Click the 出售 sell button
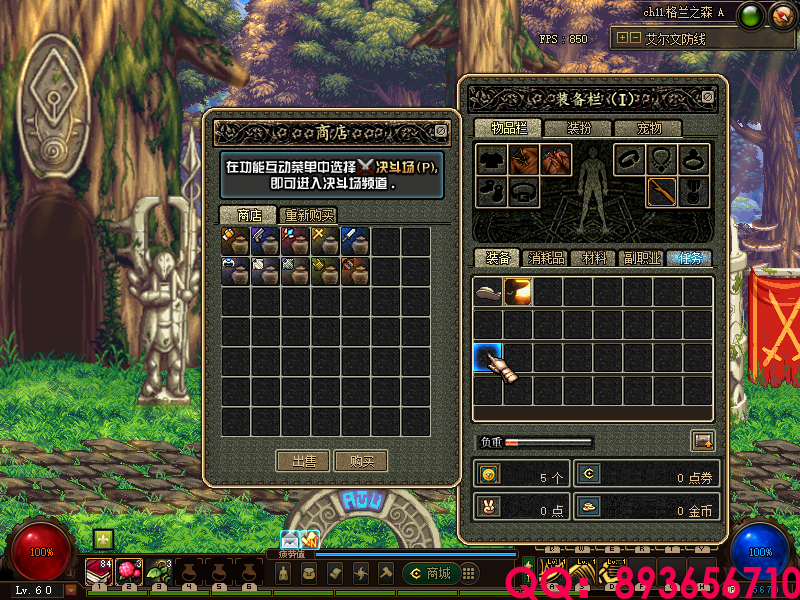Image resolution: width=800 pixels, height=600 pixels. (x=303, y=461)
